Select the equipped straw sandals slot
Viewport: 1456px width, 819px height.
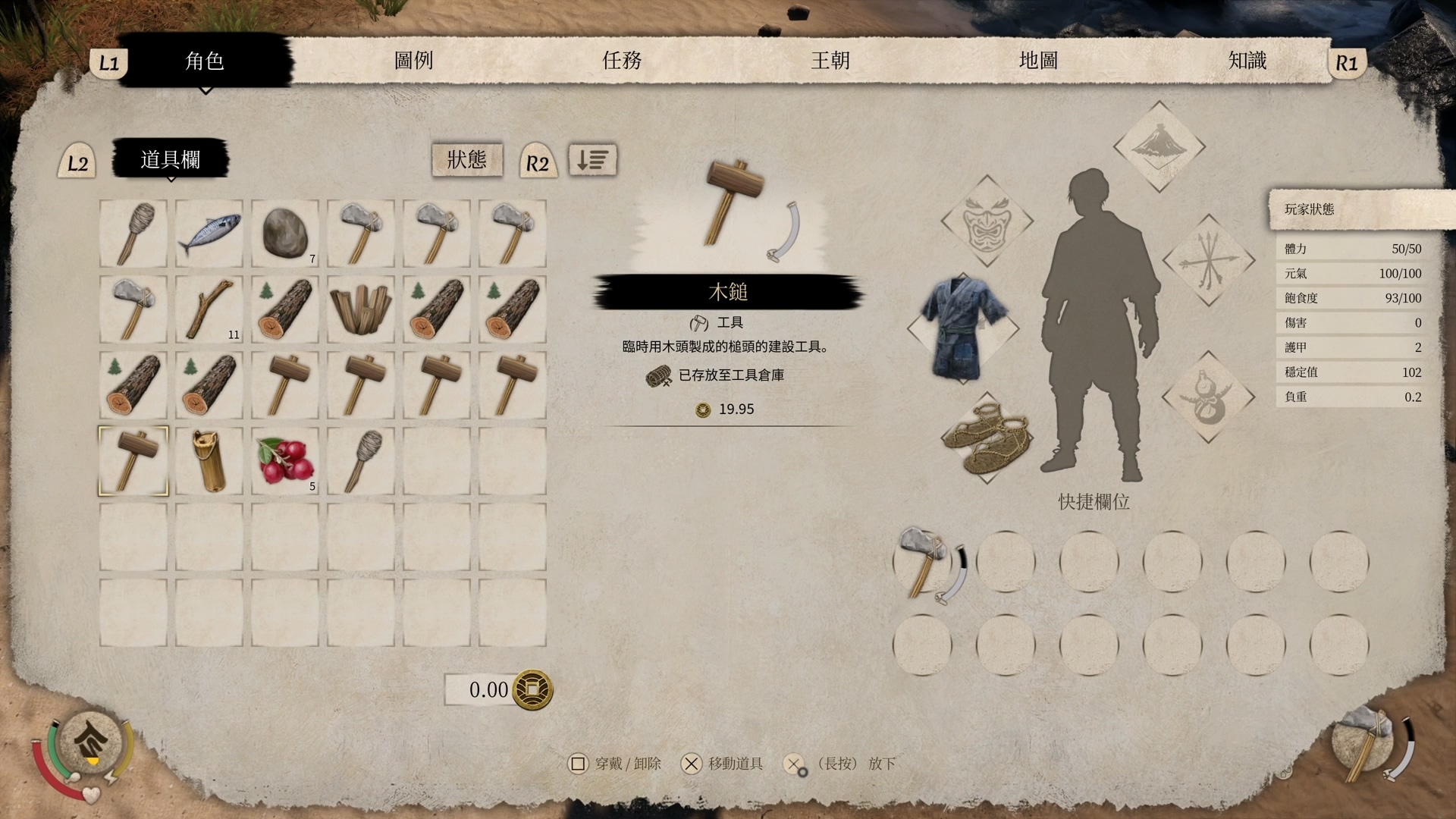(987, 438)
